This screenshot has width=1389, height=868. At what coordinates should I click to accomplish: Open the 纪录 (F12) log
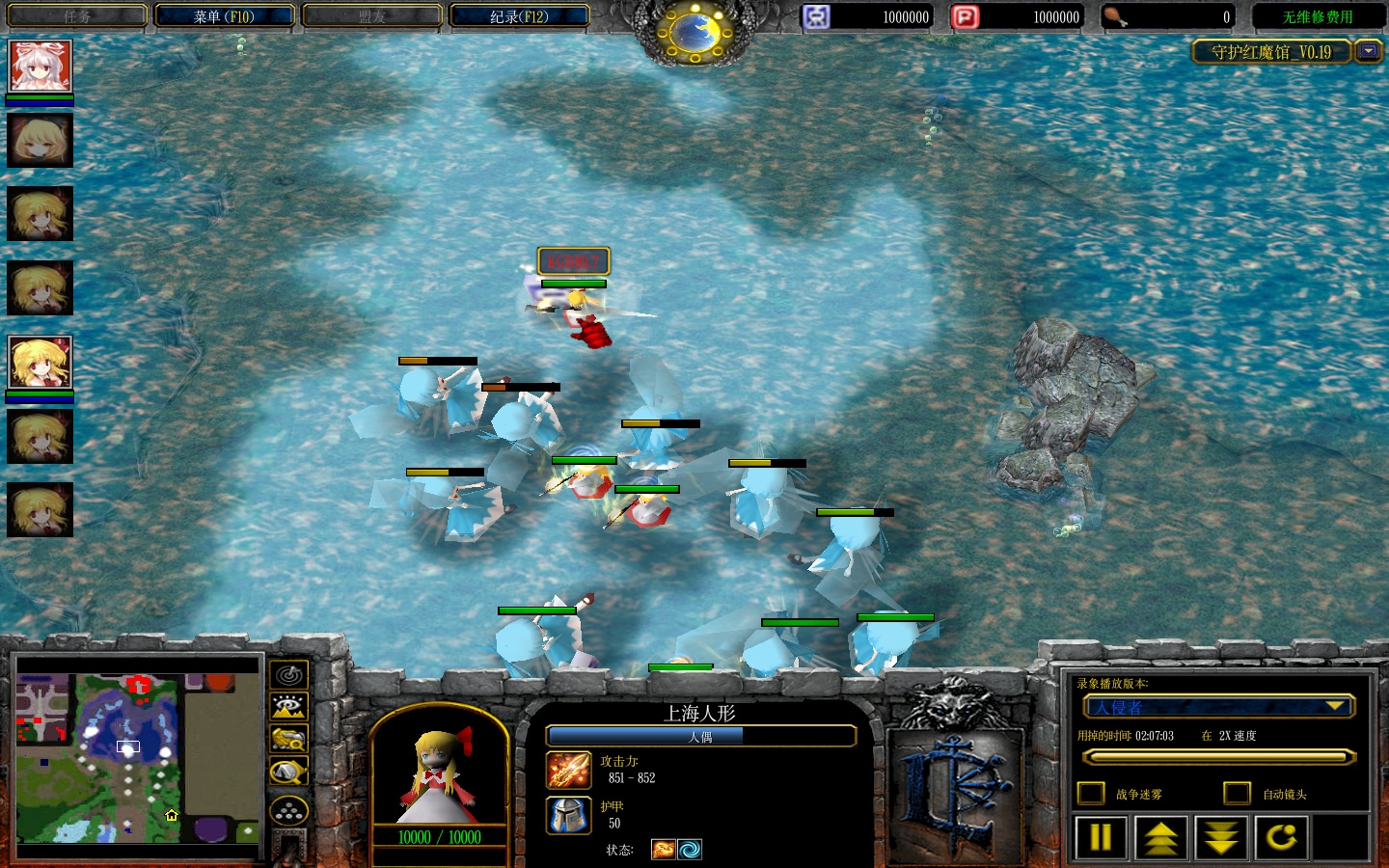click(x=519, y=16)
